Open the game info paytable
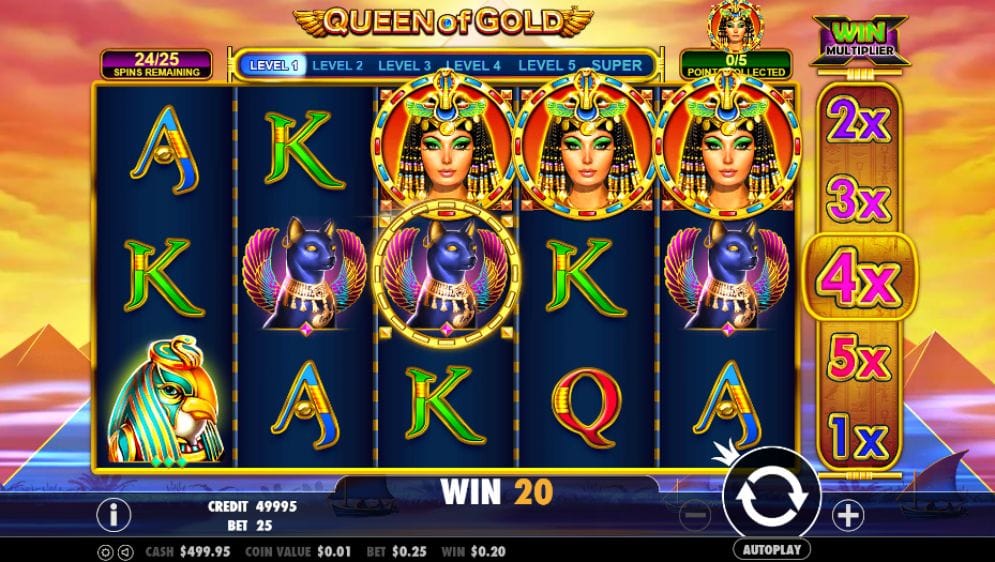Screen dimensions: 995x562 click(x=114, y=515)
